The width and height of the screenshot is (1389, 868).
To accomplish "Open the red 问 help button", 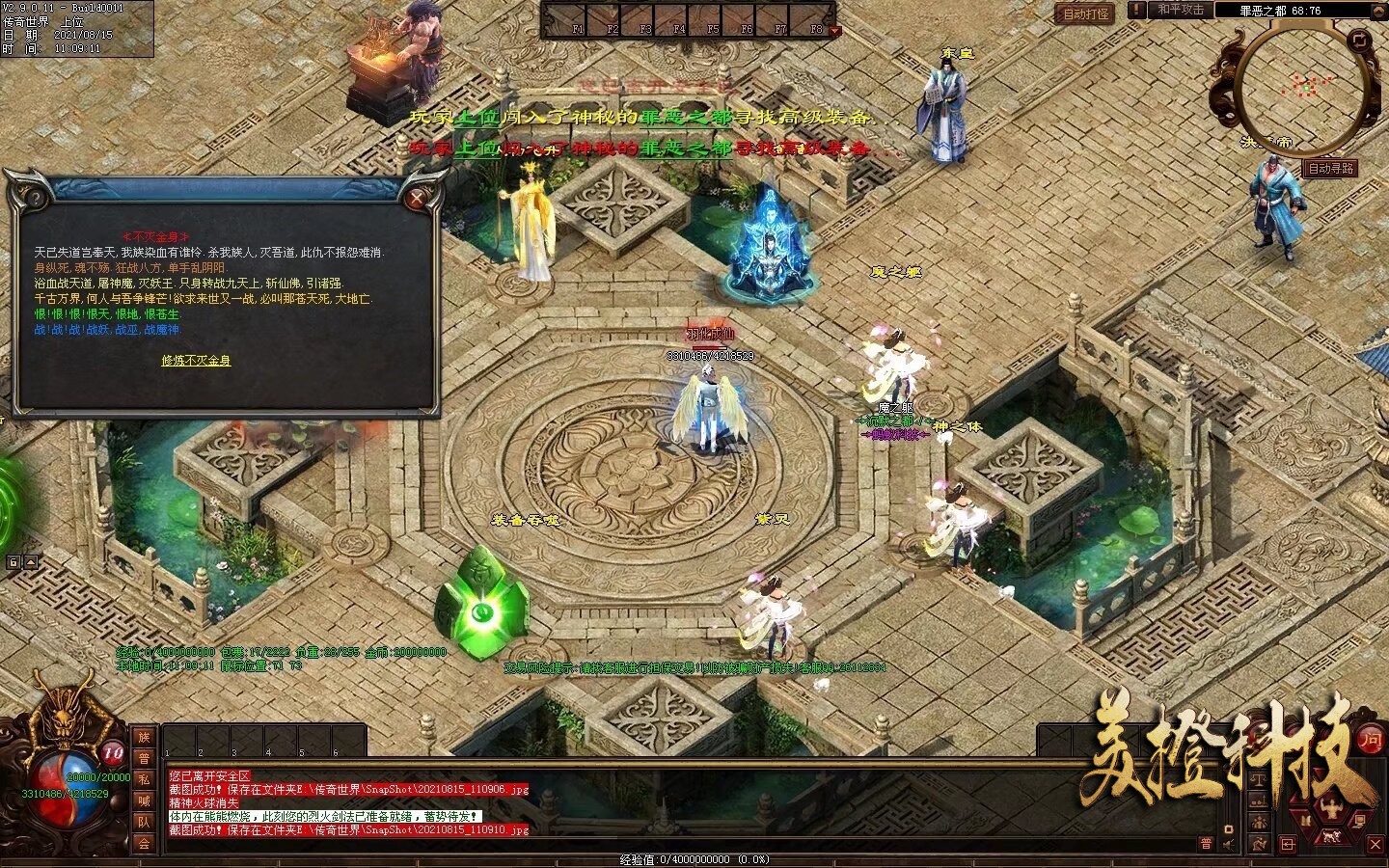I will click(x=1370, y=740).
